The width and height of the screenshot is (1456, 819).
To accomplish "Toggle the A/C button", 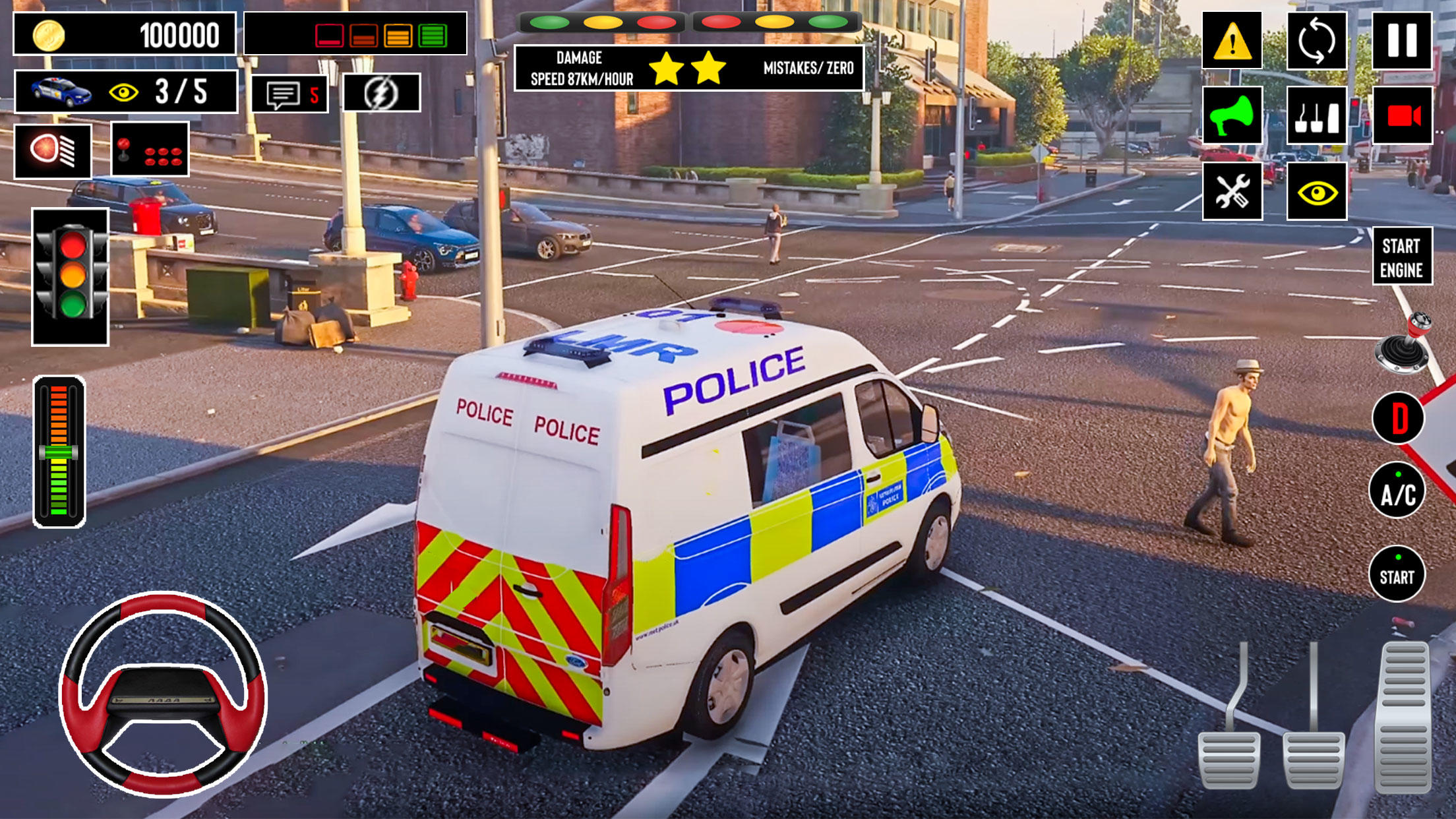I will [x=1397, y=492].
